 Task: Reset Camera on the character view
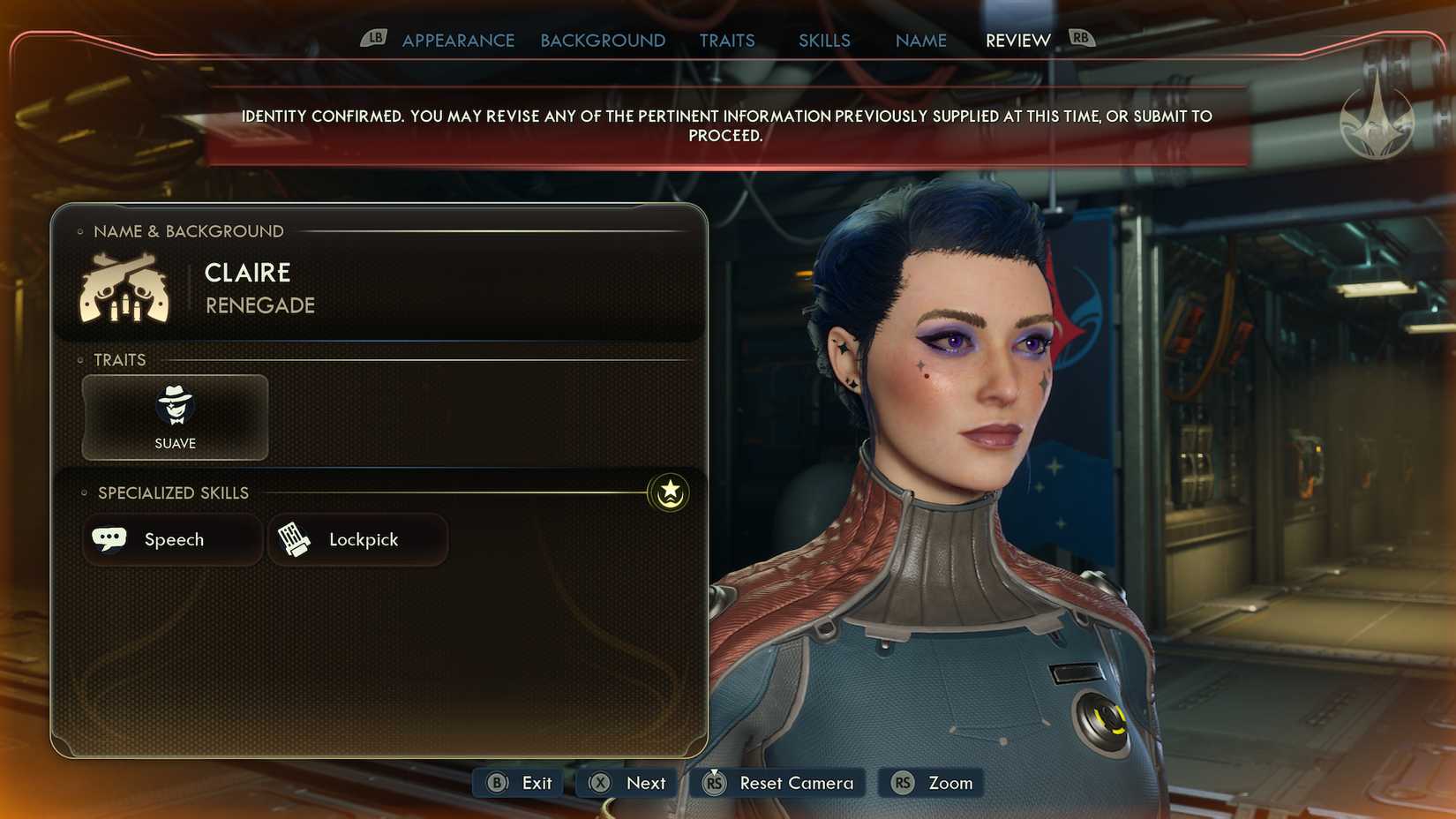(779, 783)
